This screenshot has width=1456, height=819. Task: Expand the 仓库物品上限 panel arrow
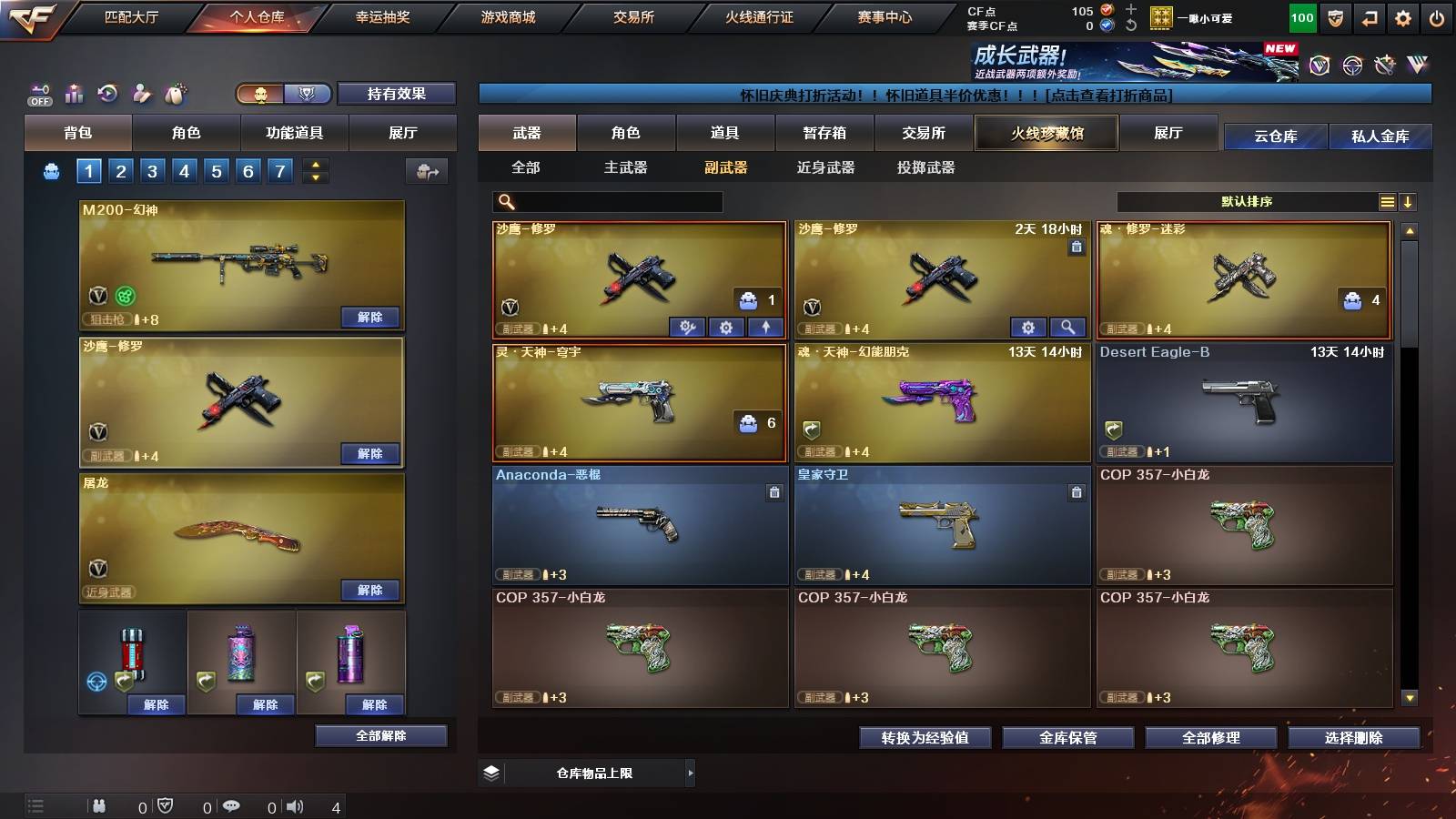tap(692, 772)
